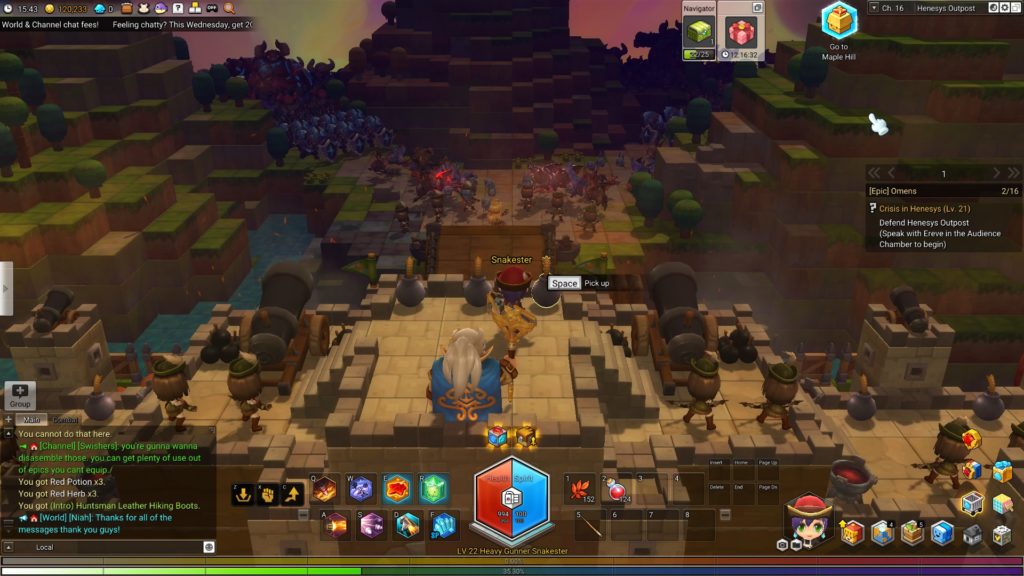Use the red potion in slot 2
The height and width of the screenshot is (576, 1024).
[x=617, y=488]
